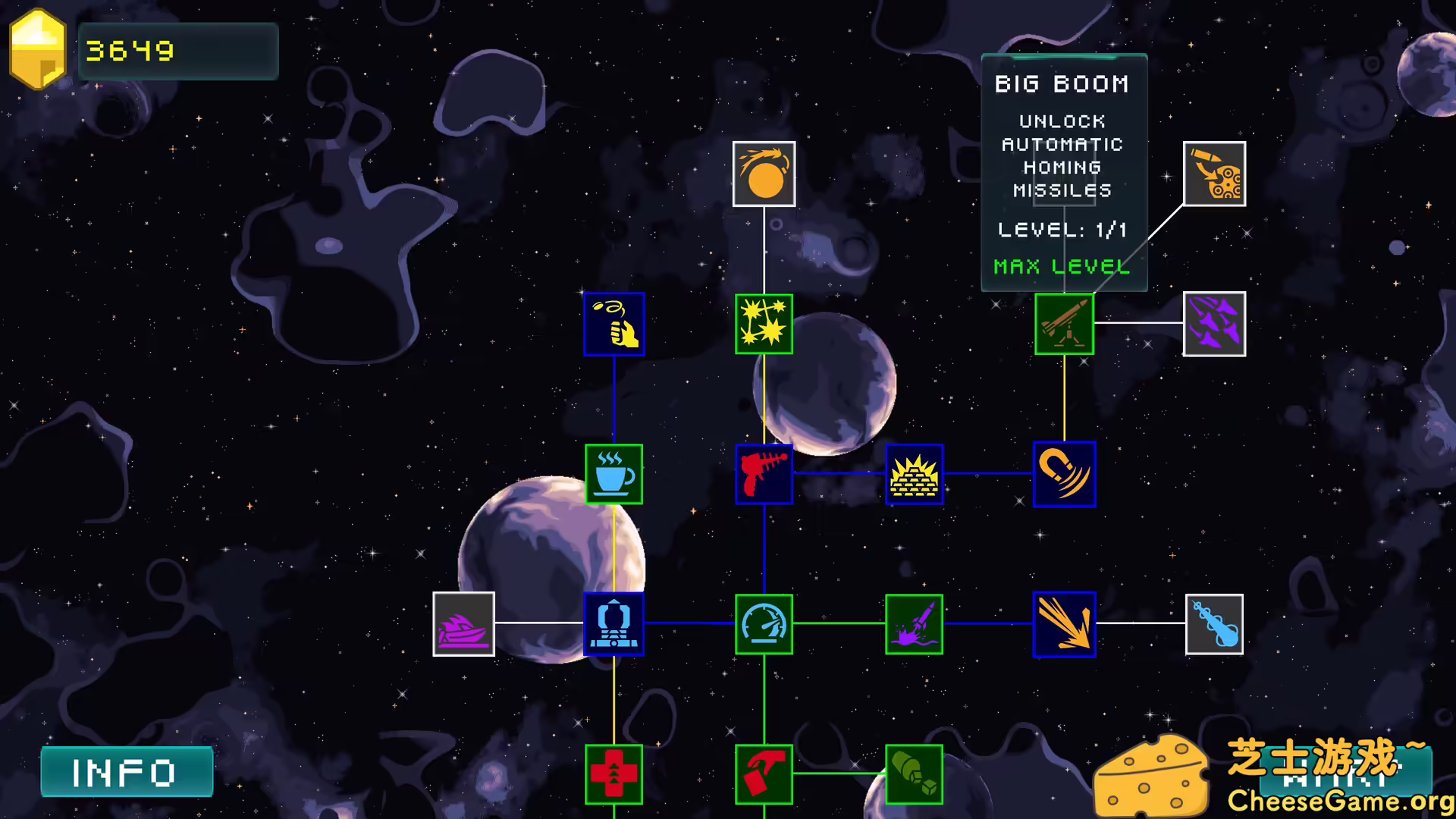
Task: Click the locked gatling gun node
Action: 1213,174
